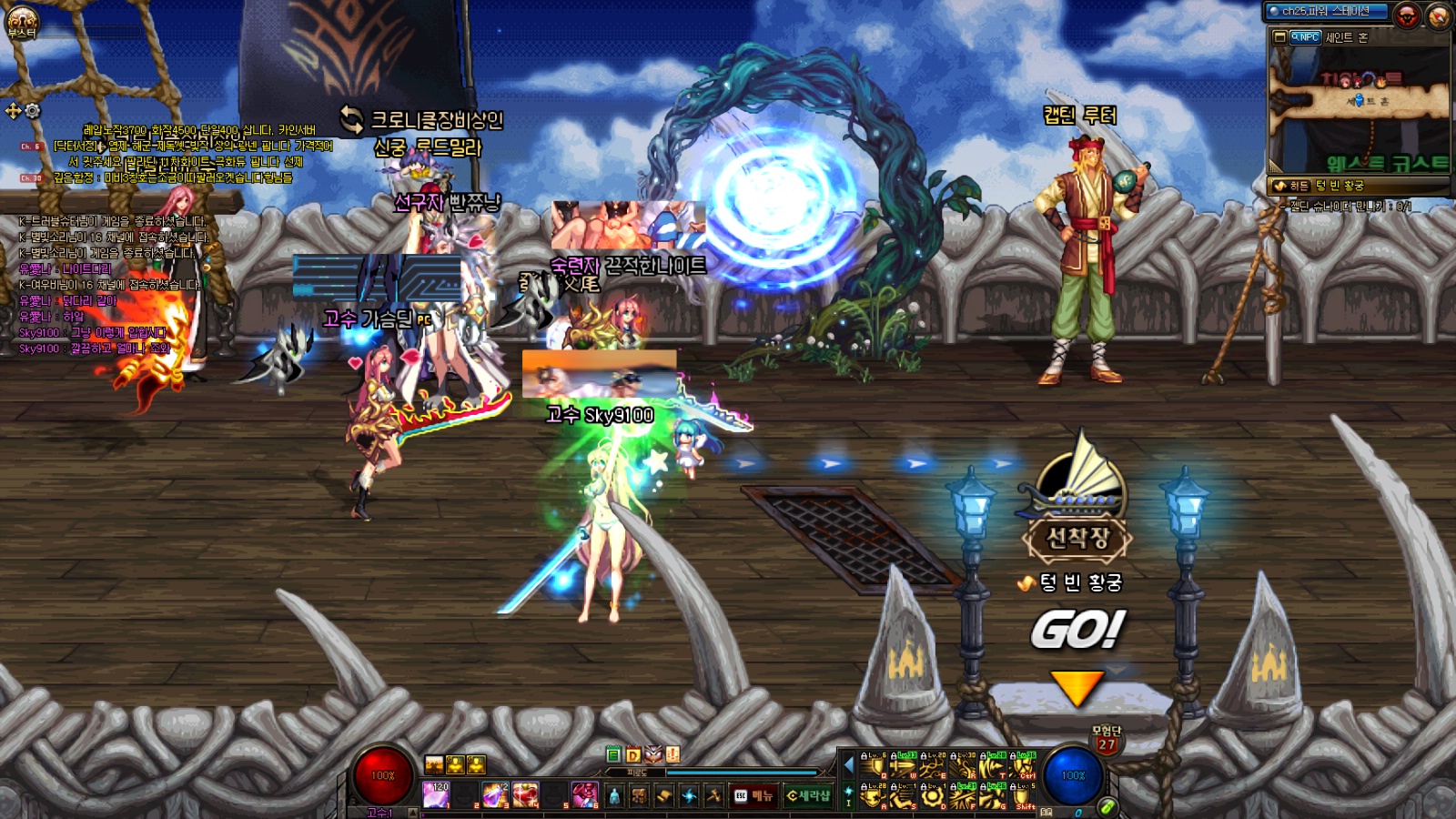Click the NPC search button on minimap
This screenshot has height=819, width=1456.
(1306, 37)
